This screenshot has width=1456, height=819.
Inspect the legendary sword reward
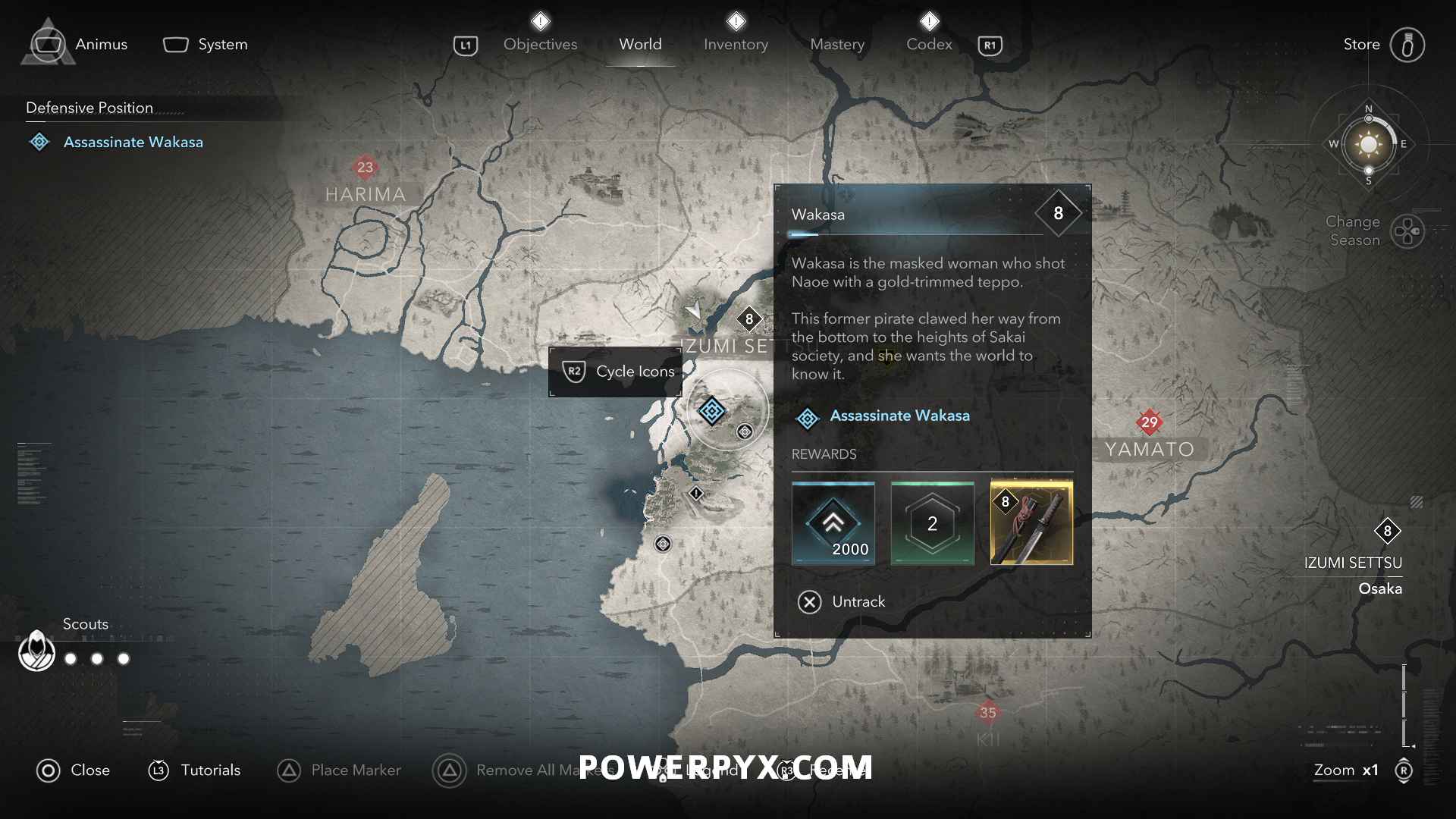pos(1031,523)
